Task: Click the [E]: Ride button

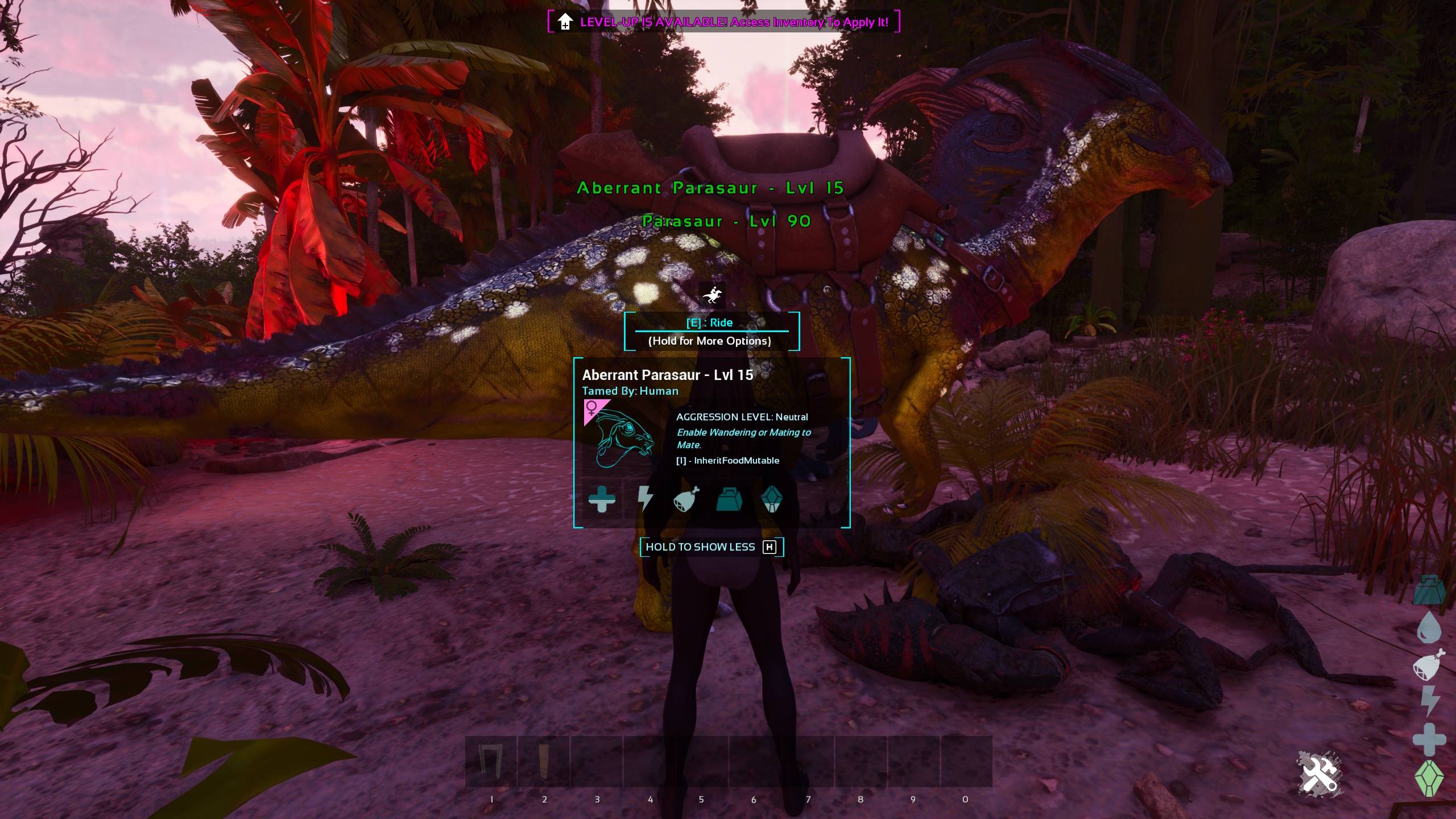Action: click(x=710, y=322)
